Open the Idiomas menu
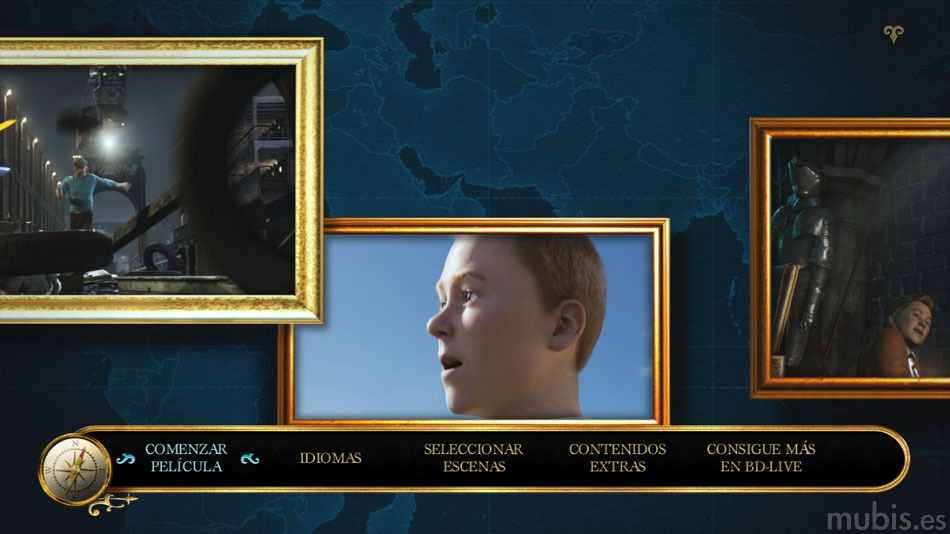The image size is (950, 534). pos(330,458)
